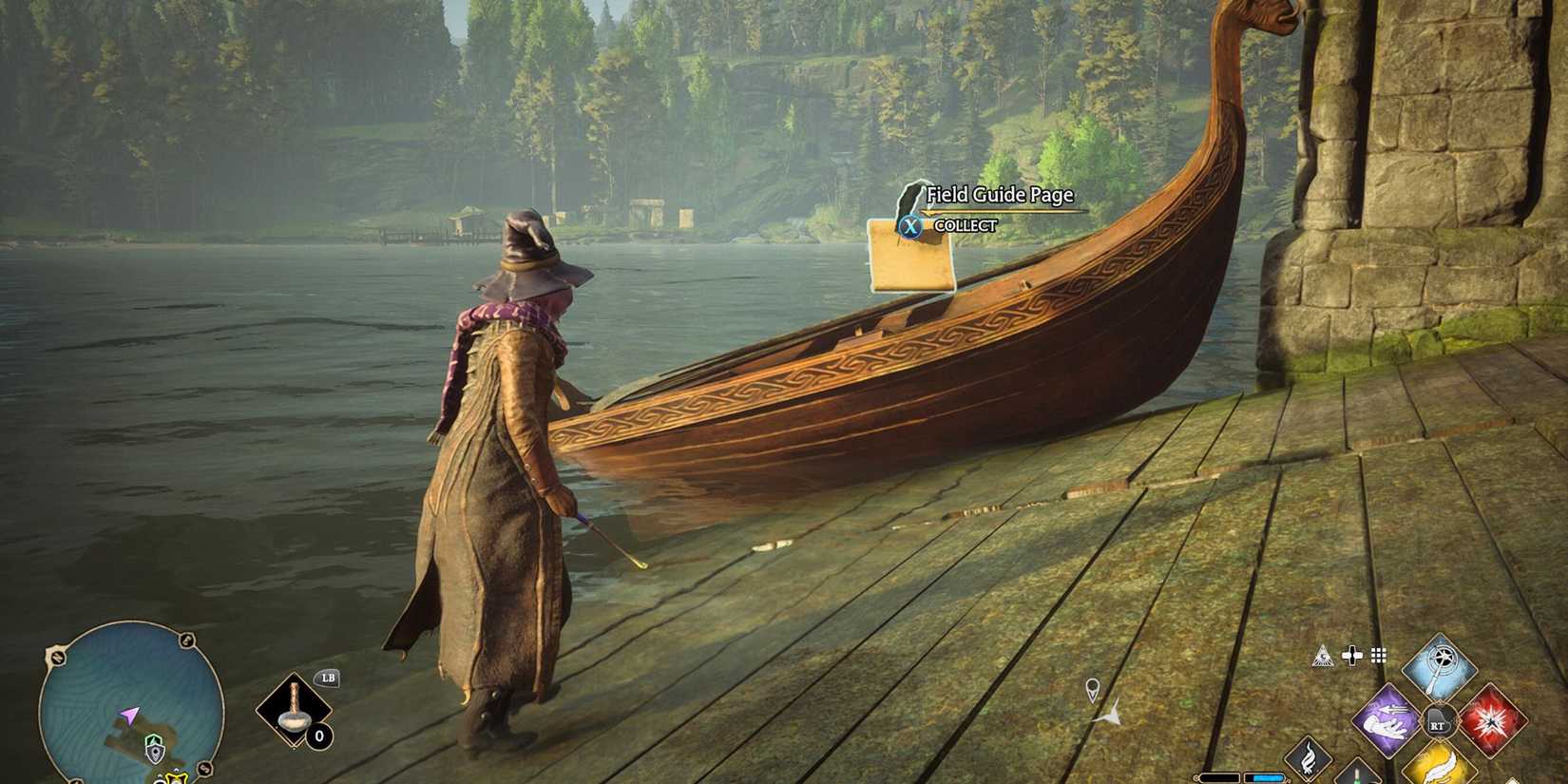1568x784 pixels.
Task: Select the eye-in-triangle ancient magic icon
Action: (x=1324, y=656)
